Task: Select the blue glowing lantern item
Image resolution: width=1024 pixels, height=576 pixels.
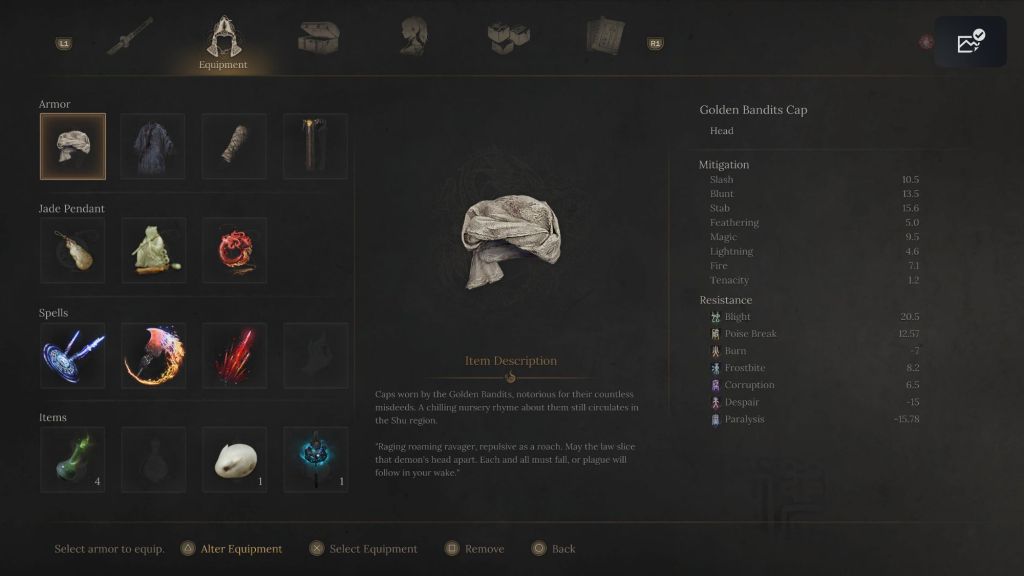Action: point(315,459)
